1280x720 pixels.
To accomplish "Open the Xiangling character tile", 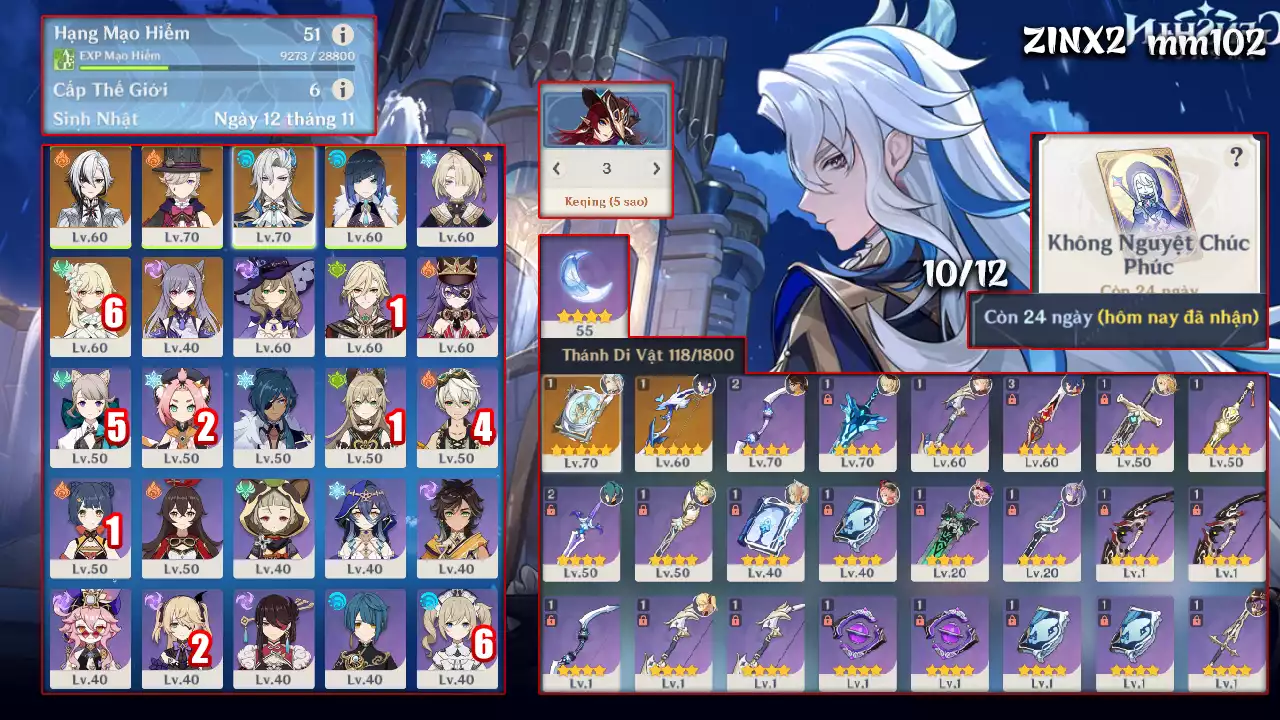I will tap(90, 525).
